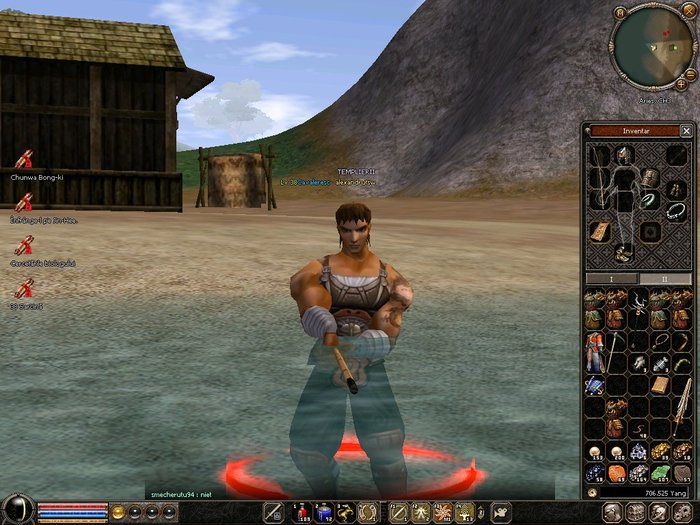Switch to inventory page II
This screenshot has width=700, height=525.
click(x=665, y=278)
